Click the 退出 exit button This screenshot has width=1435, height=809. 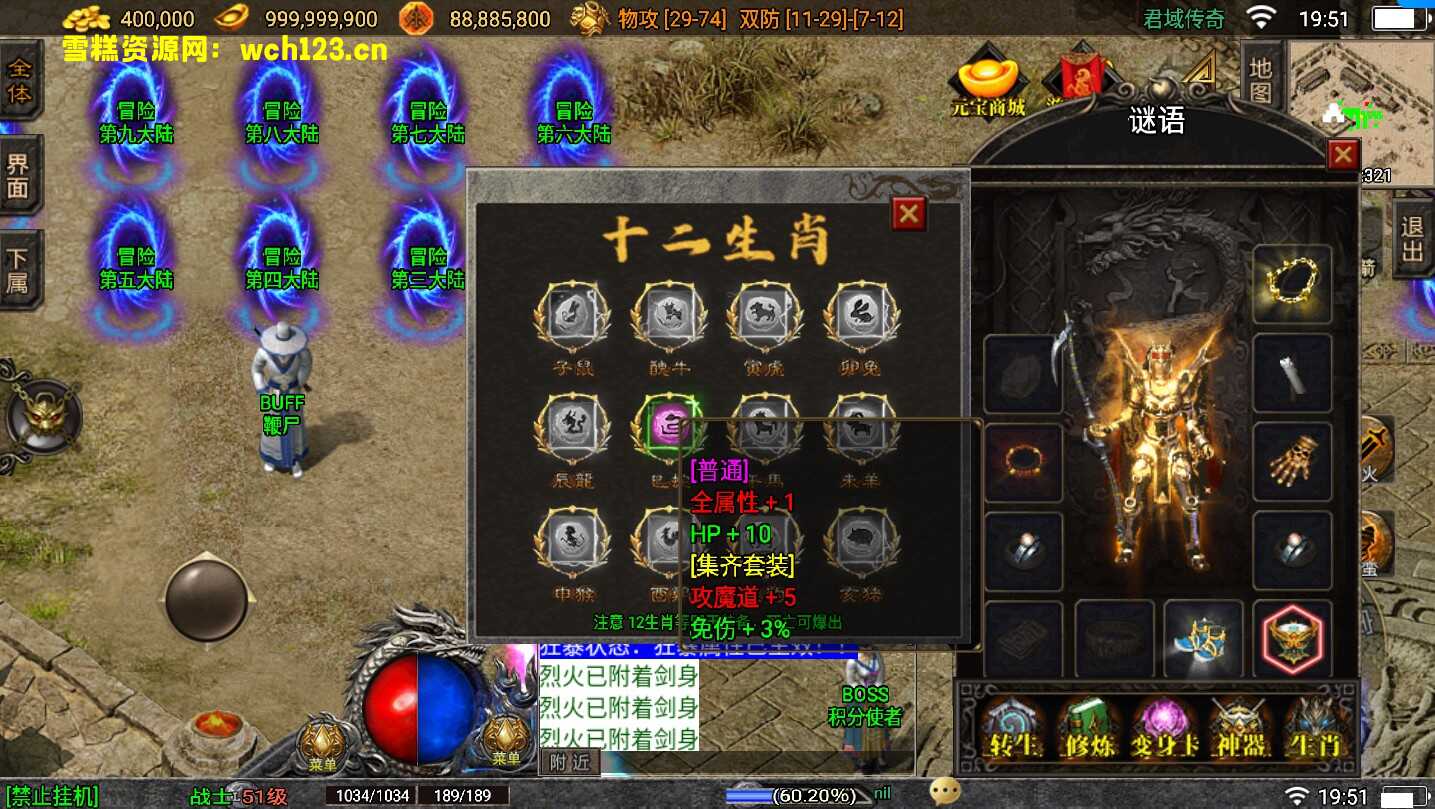pyautogui.click(x=1411, y=238)
